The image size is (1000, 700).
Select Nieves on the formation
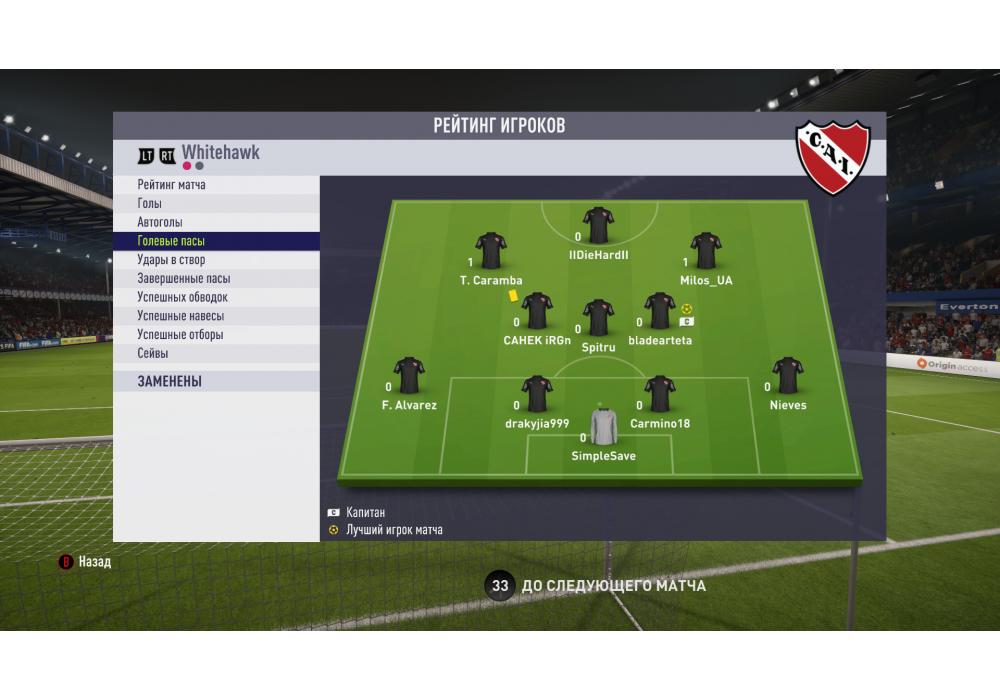[788, 376]
